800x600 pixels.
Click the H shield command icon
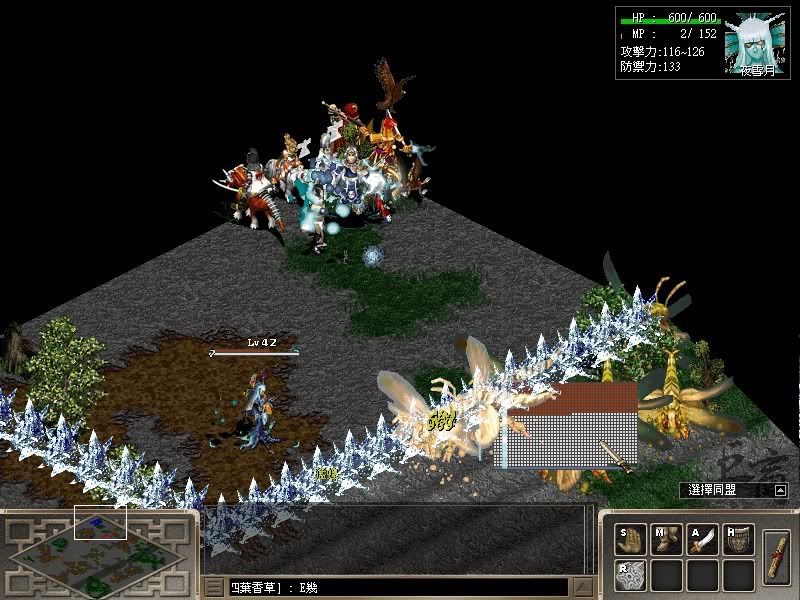[738, 541]
